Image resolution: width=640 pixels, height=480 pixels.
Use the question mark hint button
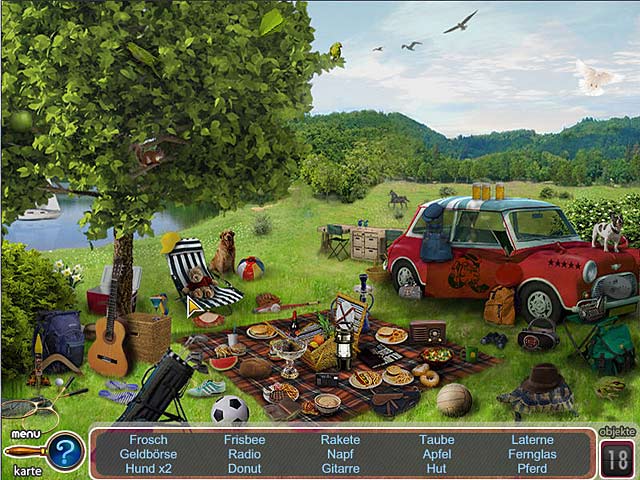pos(65,453)
